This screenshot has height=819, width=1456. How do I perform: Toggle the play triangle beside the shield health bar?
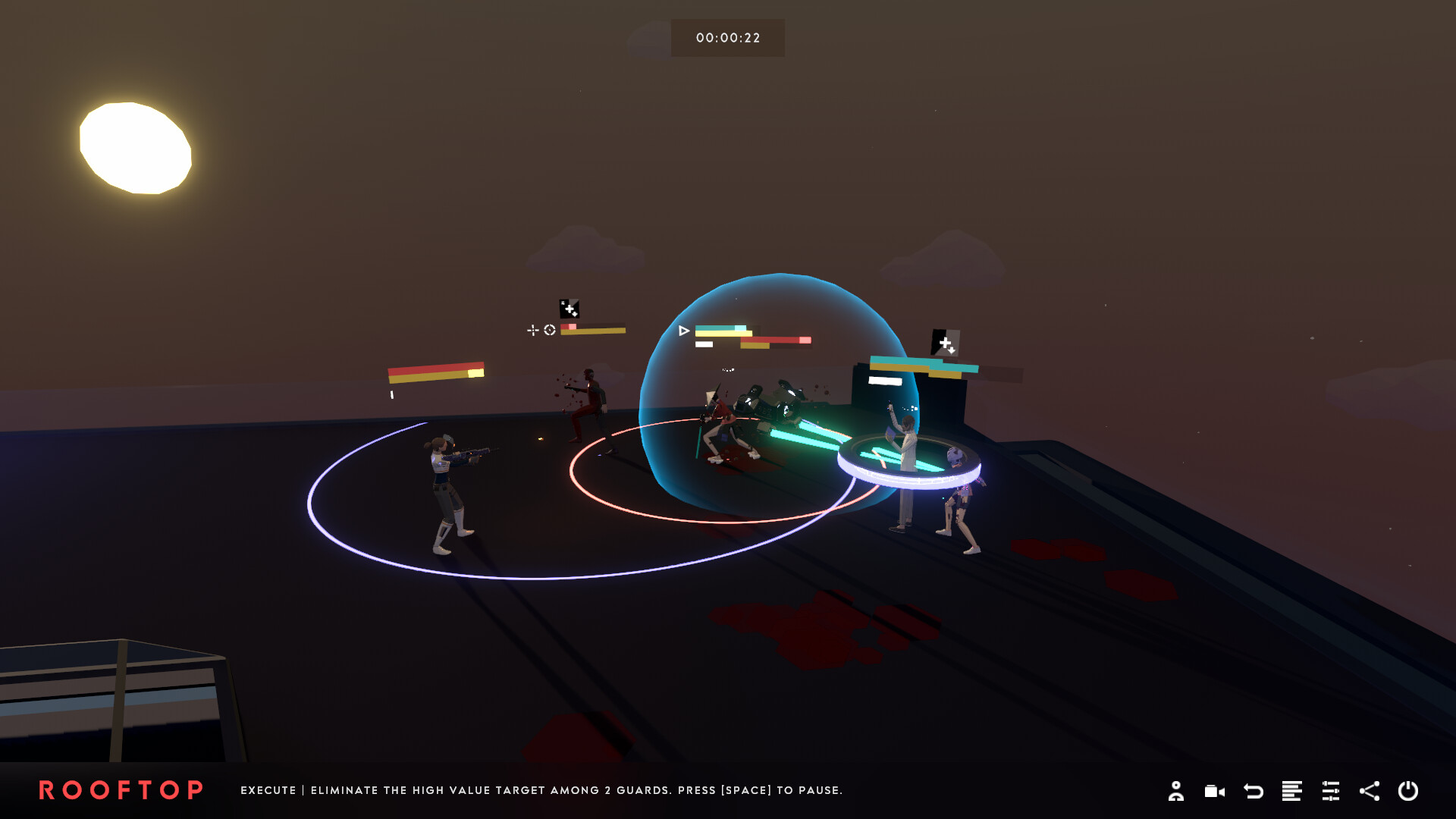685,329
